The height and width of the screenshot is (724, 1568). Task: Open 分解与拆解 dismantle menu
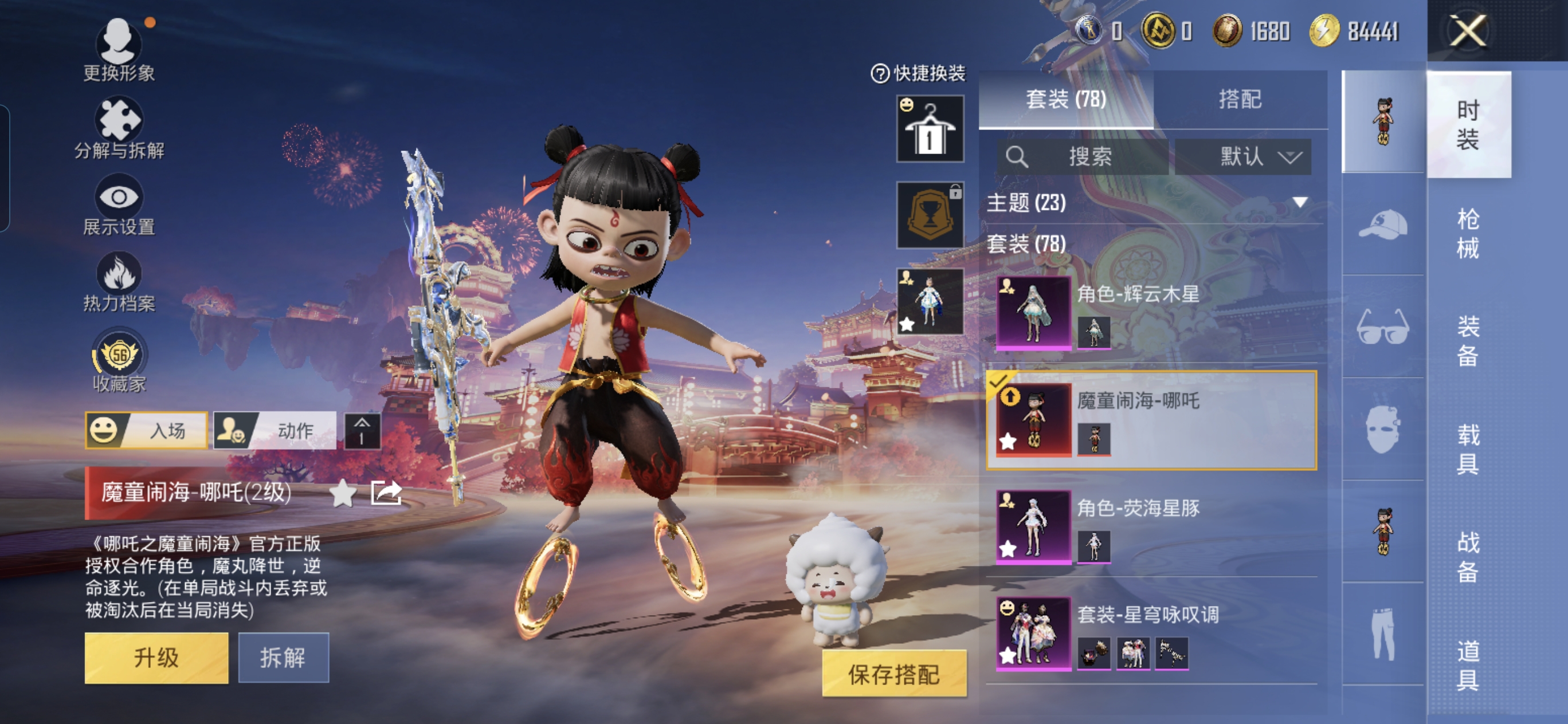click(x=119, y=128)
